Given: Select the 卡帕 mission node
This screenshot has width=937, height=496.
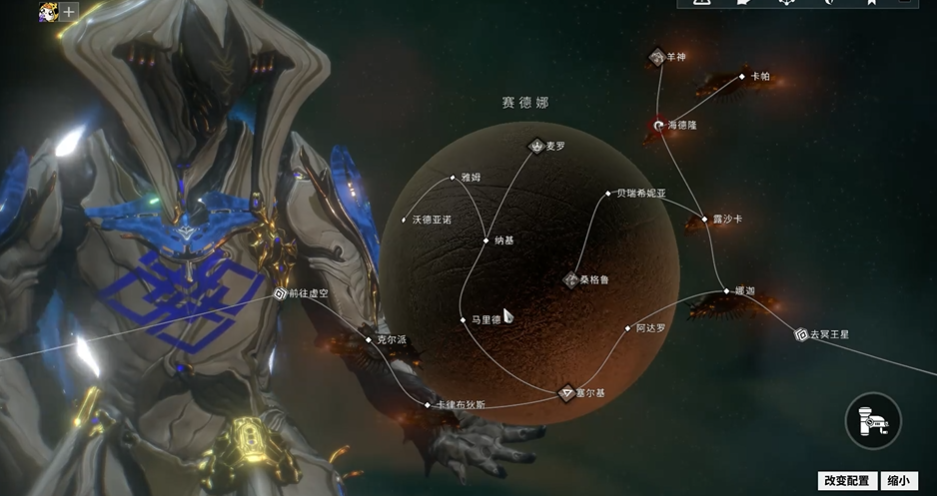Looking at the screenshot, I should pos(741,76).
